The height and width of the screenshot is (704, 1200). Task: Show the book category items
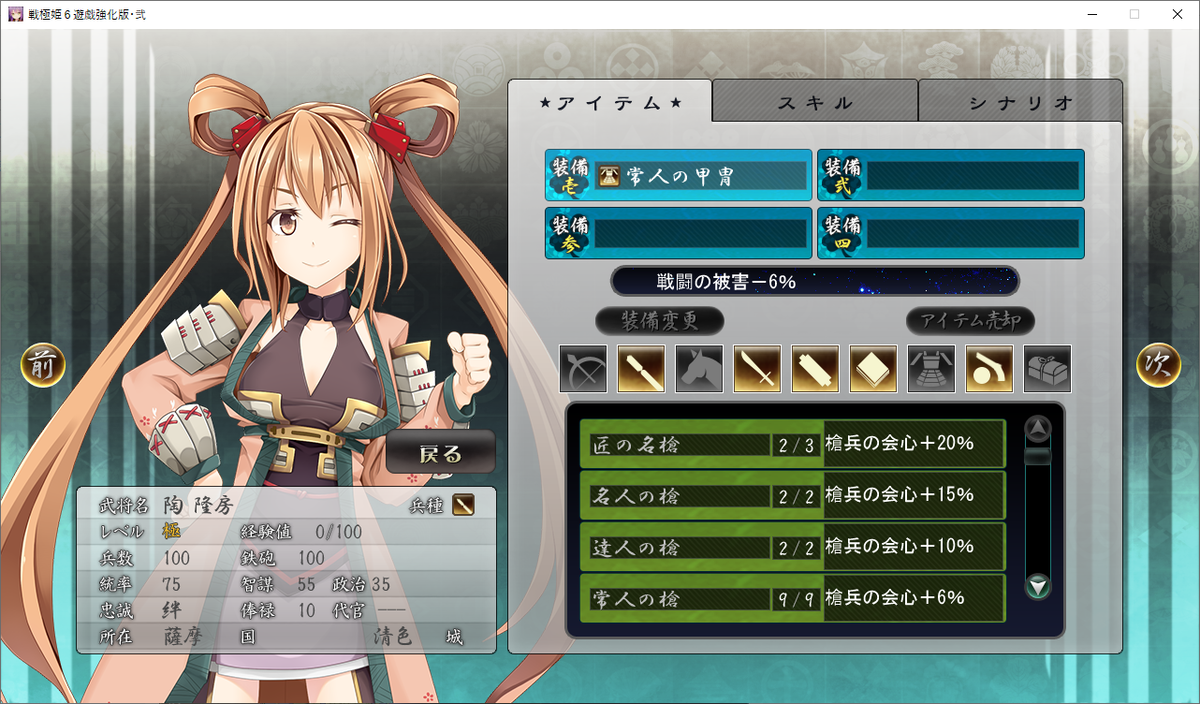tap(874, 369)
